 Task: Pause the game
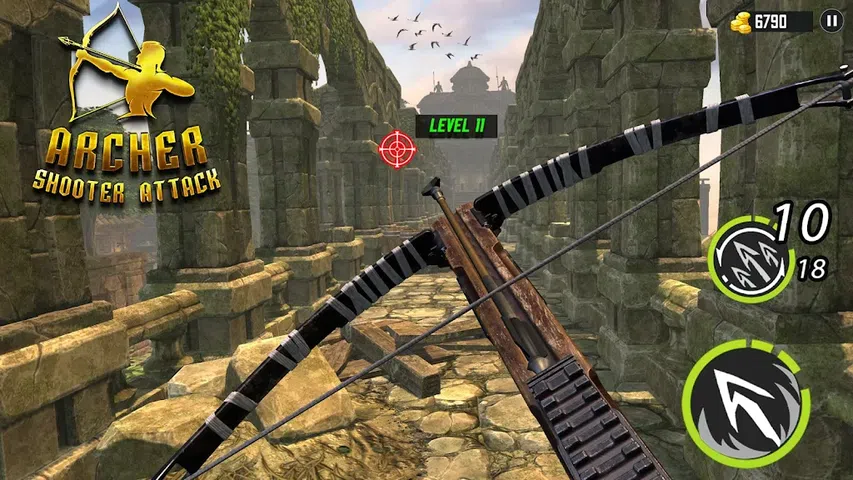coord(831,20)
